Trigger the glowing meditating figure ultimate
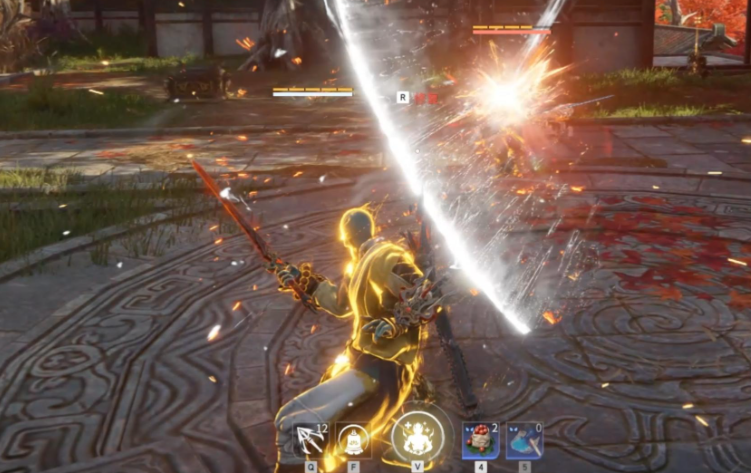This screenshot has width=751, height=473. (418, 437)
